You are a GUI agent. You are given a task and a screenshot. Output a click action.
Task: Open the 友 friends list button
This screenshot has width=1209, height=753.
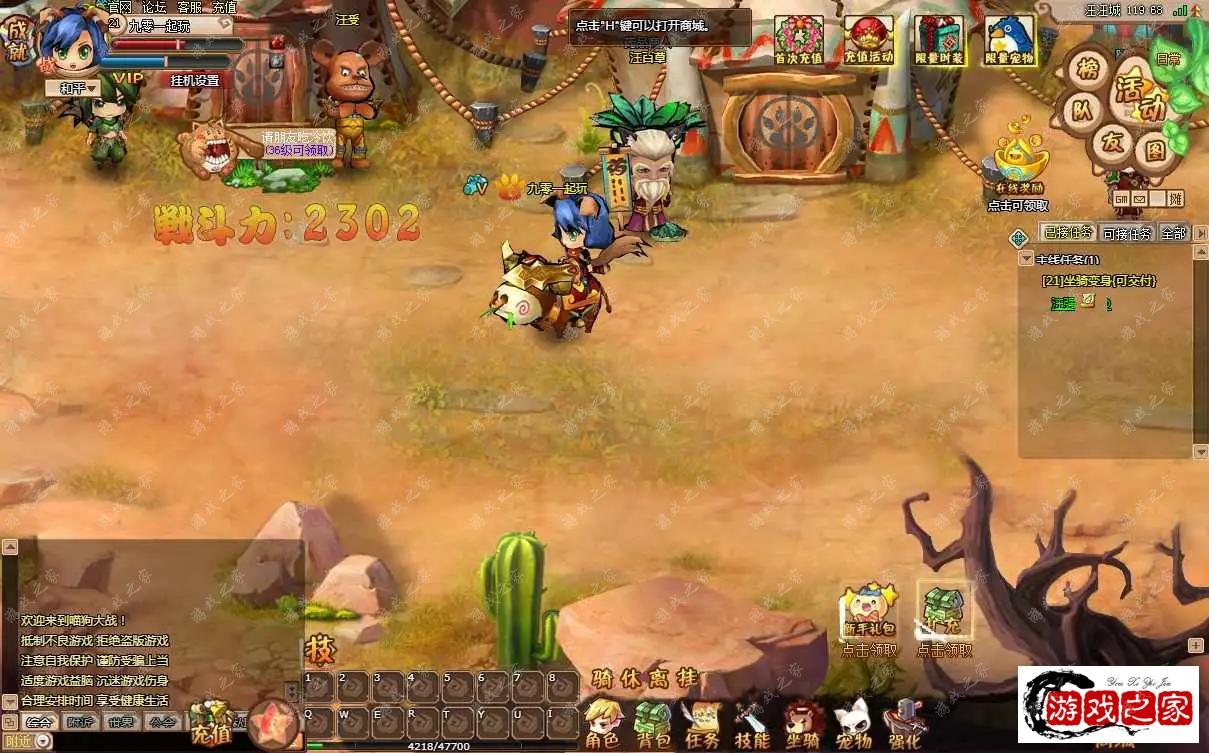(1112, 142)
